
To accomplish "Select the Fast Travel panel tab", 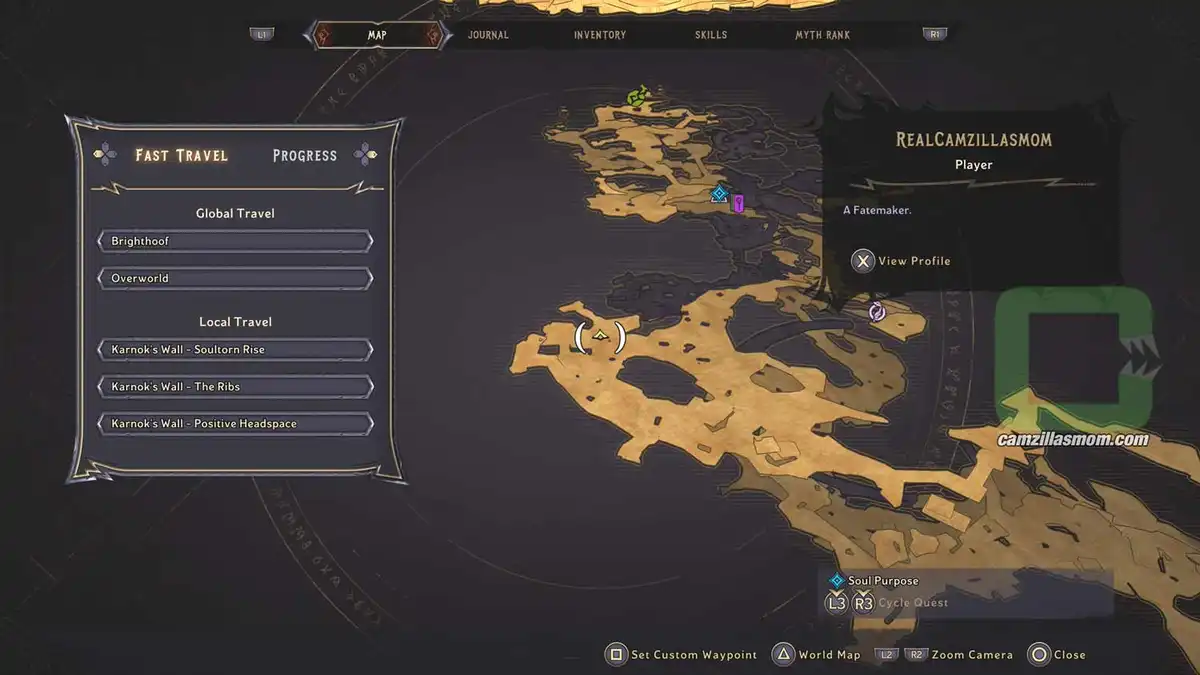I will (182, 155).
